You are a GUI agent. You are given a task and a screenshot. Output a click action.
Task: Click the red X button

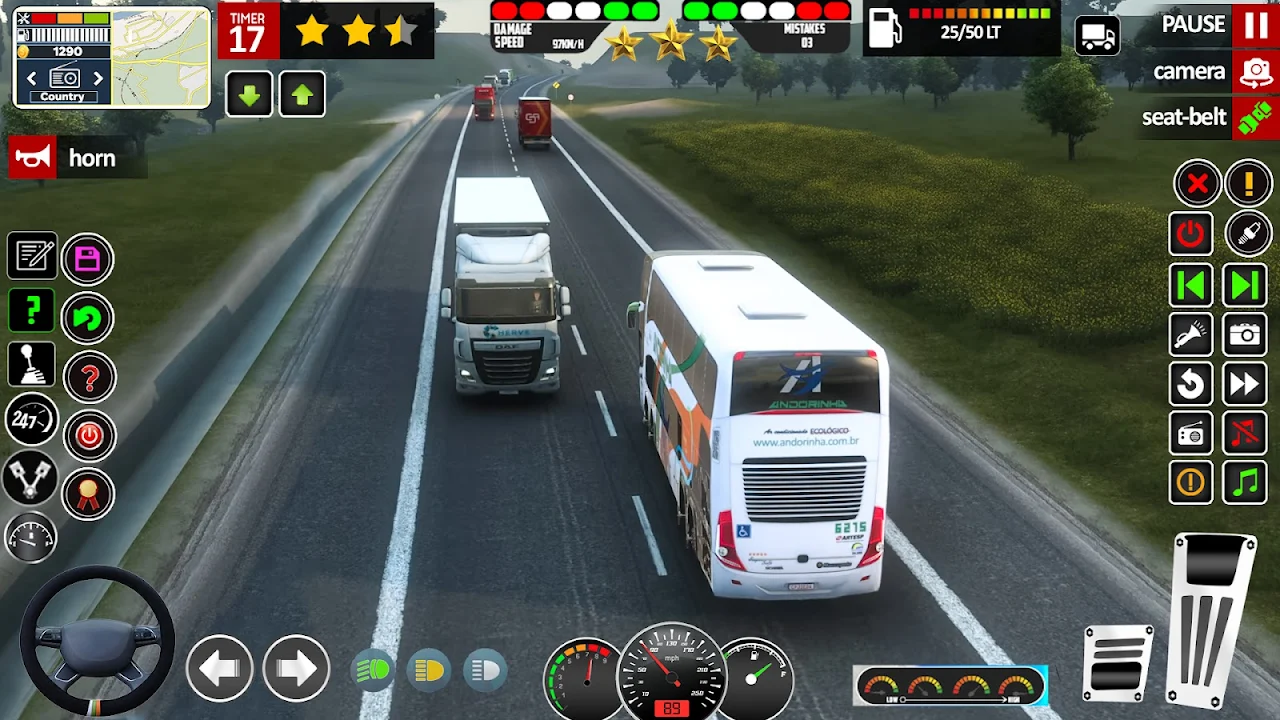click(x=1196, y=184)
